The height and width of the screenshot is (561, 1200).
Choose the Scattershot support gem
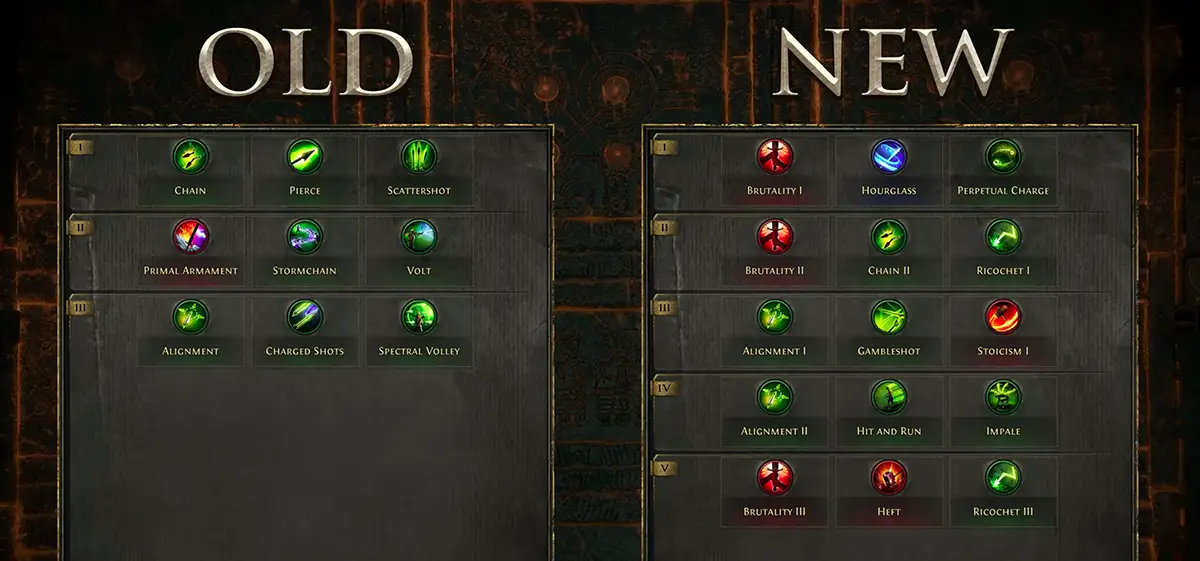pyautogui.click(x=419, y=156)
